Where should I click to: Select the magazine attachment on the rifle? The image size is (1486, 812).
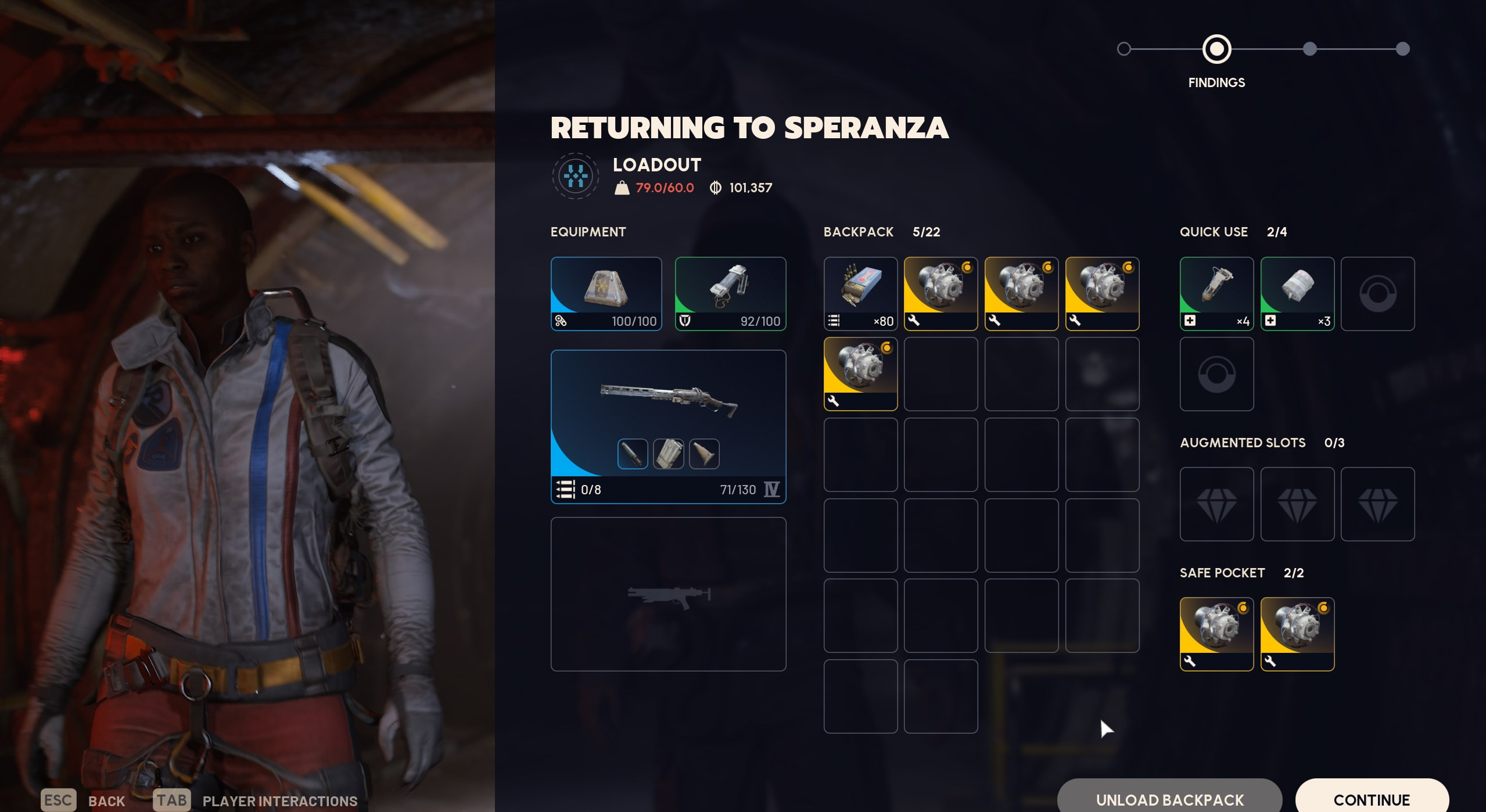point(668,454)
